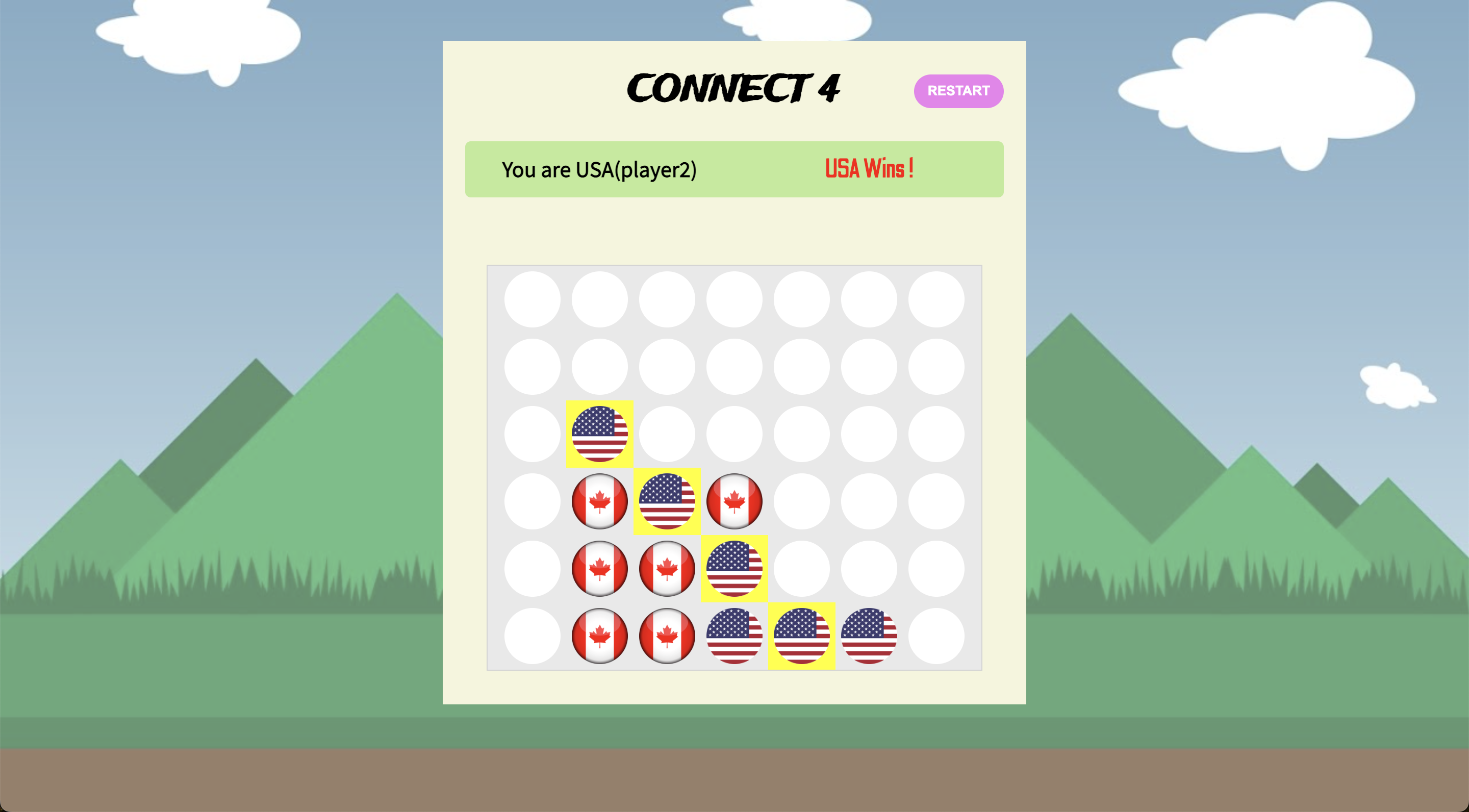Click the empty cell in the last column, bottom row

point(937,635)
